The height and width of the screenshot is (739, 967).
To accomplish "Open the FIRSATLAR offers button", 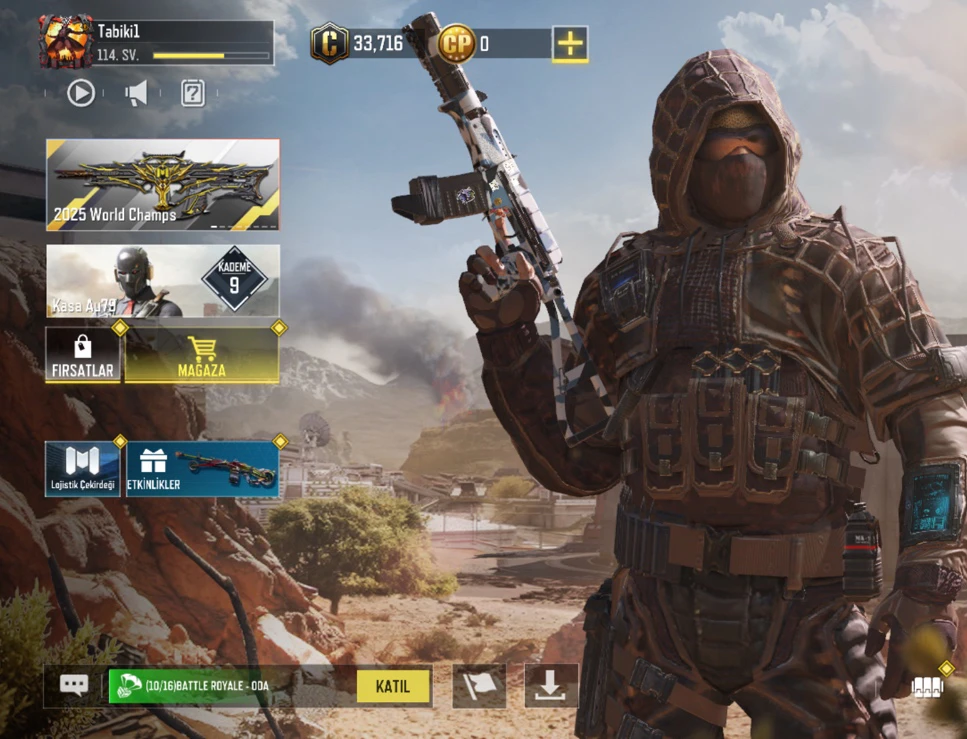I will [83, 354].
